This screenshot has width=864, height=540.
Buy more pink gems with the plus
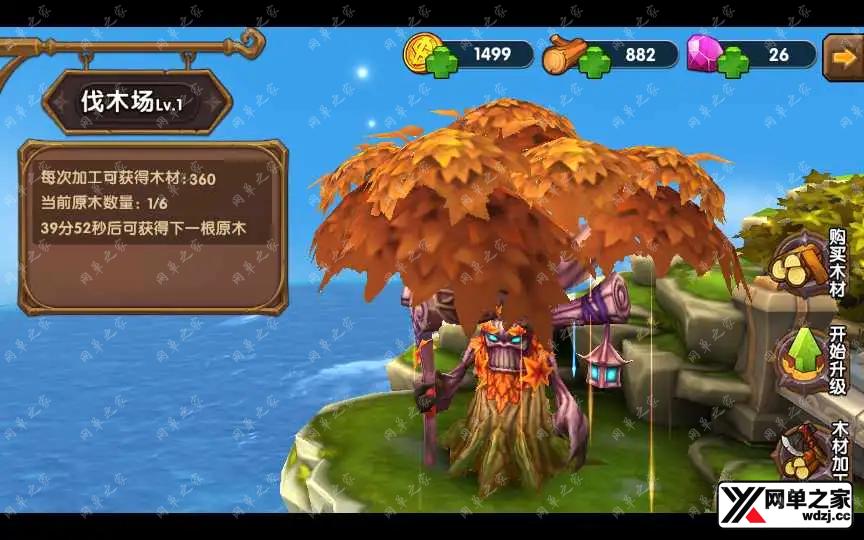pyautogui.click(x=733, y=62)
